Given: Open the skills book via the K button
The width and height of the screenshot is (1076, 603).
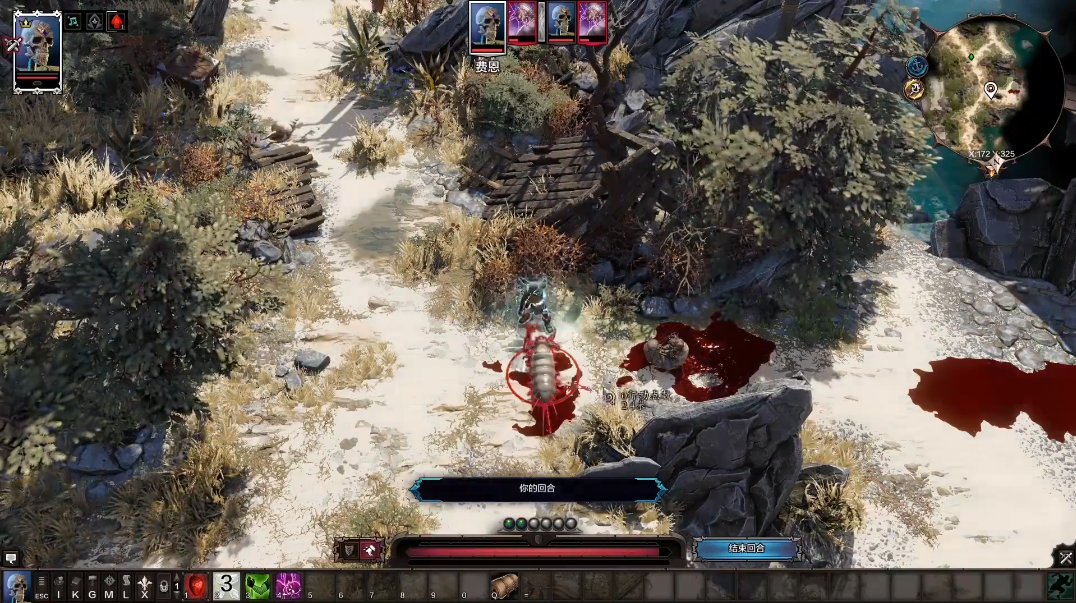Looking at the screenshot, I should click(x=75, y=586).
